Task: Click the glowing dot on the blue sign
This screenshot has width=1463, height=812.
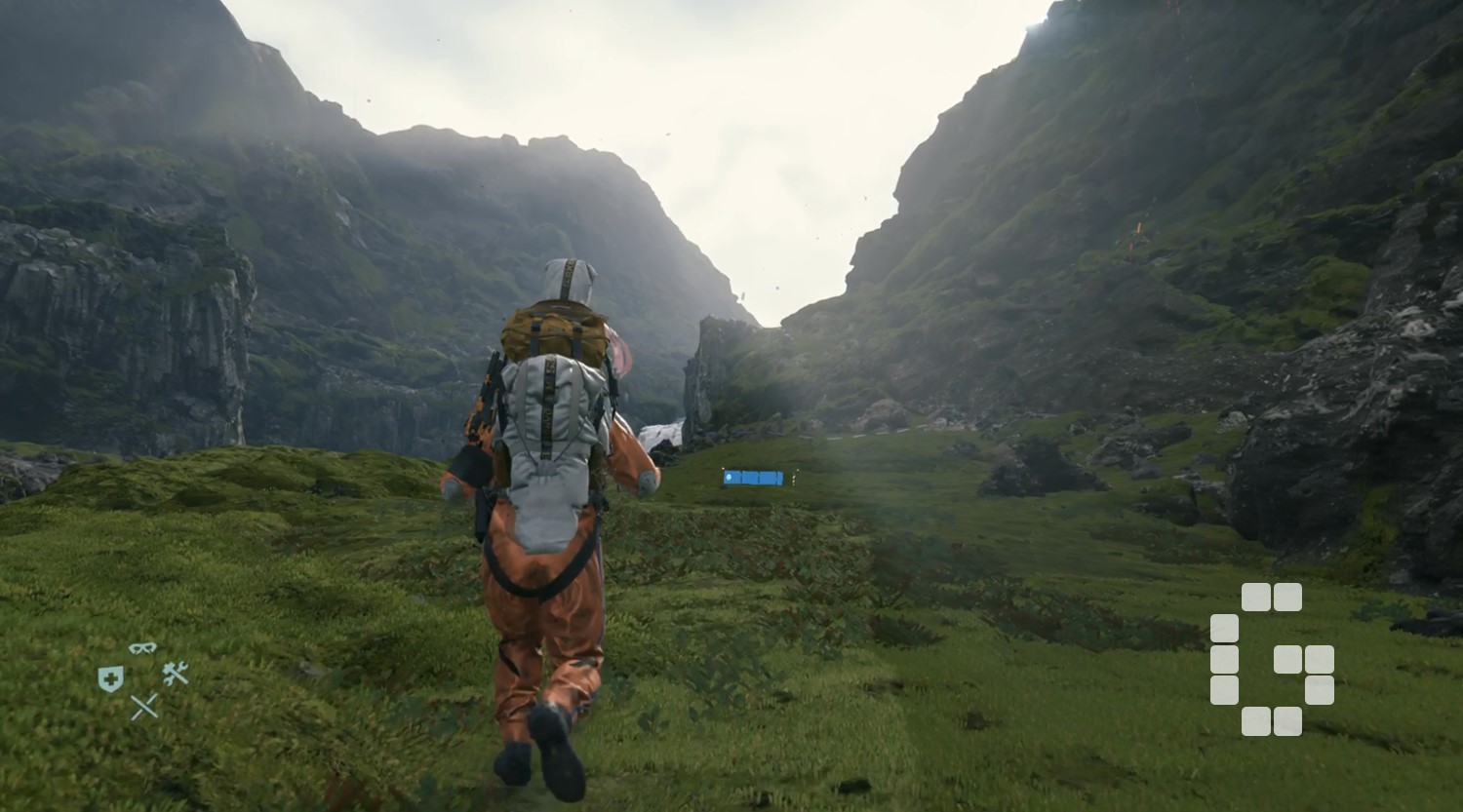Action: click(729, 478)
